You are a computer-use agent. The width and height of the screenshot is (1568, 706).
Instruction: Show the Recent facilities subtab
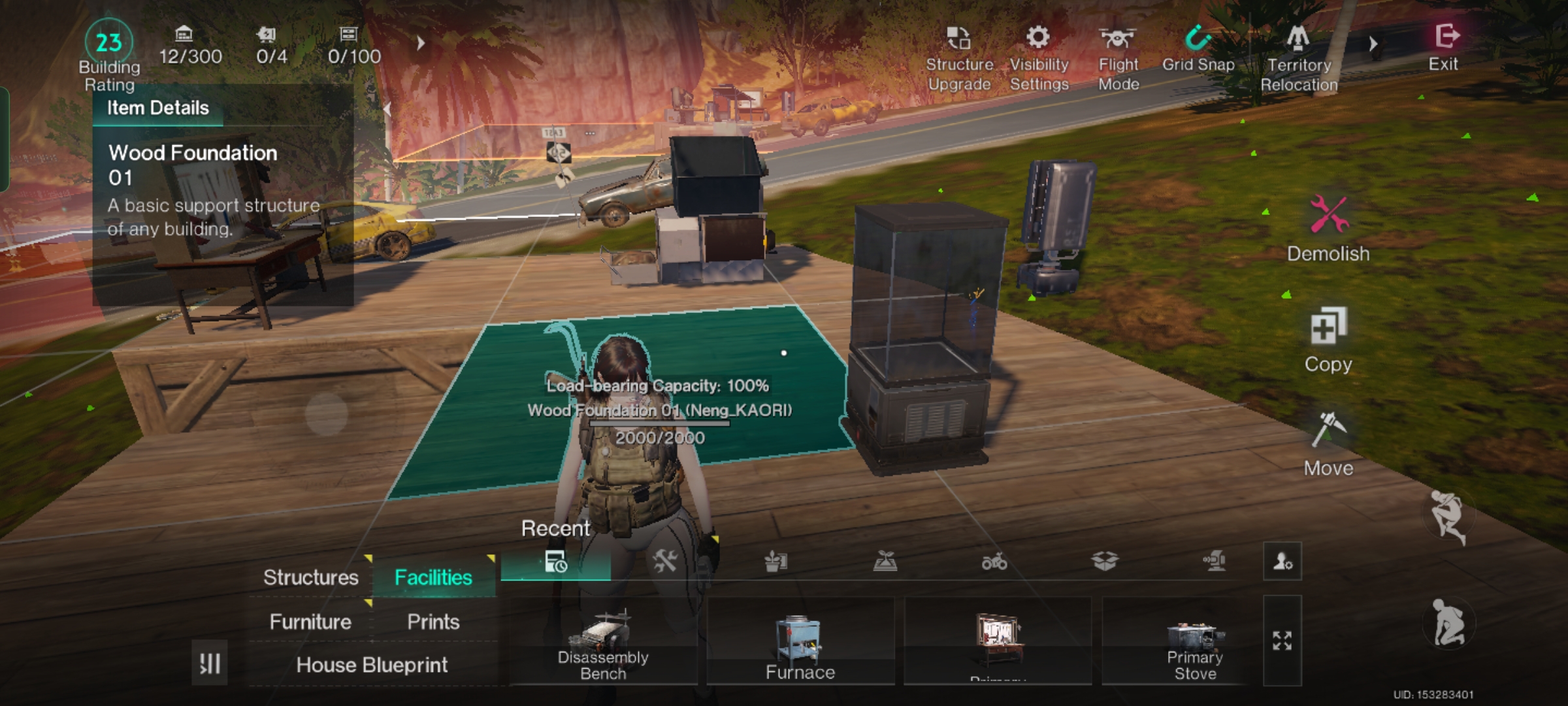(555, 562)
